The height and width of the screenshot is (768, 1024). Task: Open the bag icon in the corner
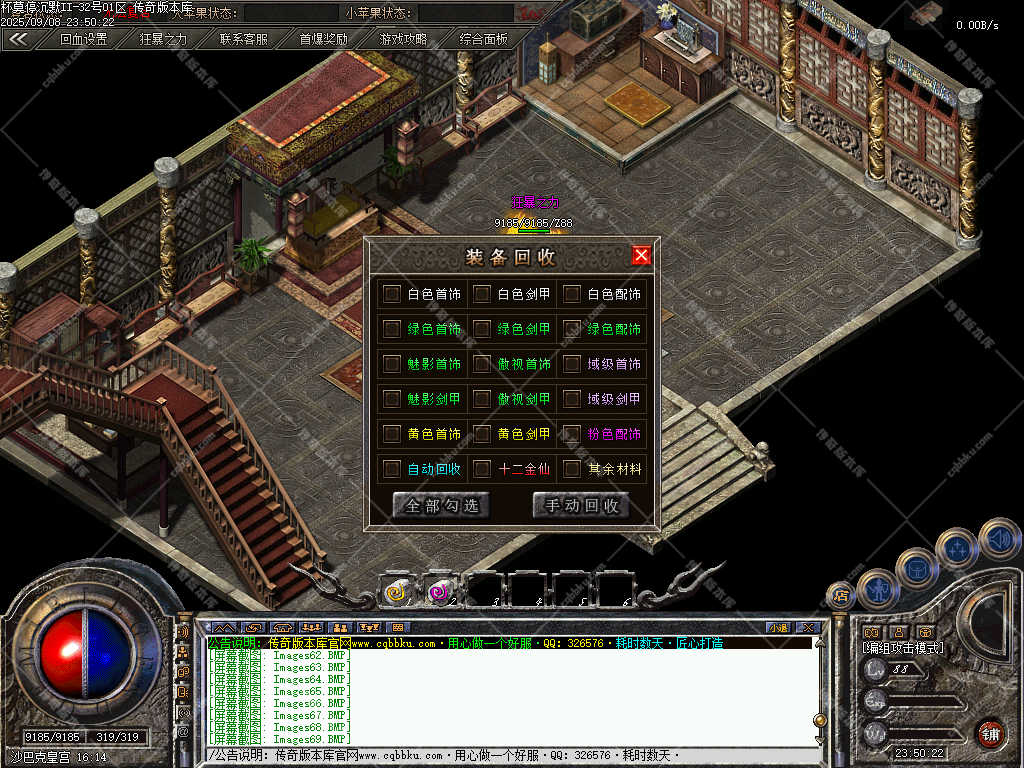click(x=916, y=568)
